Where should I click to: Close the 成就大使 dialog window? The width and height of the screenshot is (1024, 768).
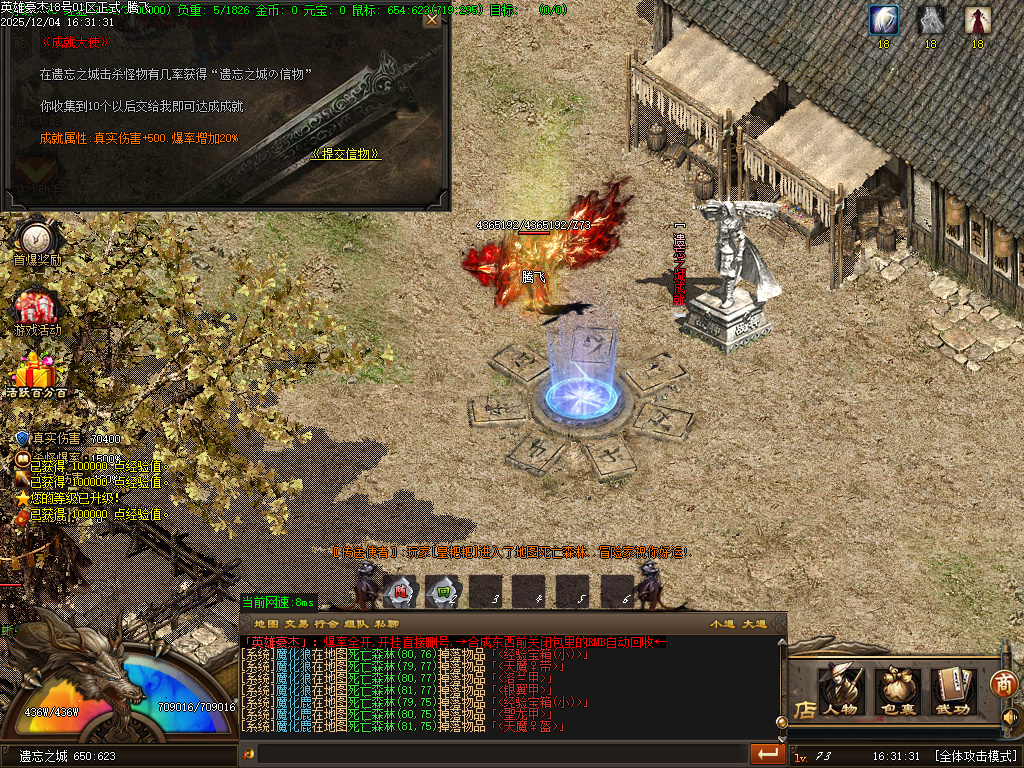[x=432, y=19]
